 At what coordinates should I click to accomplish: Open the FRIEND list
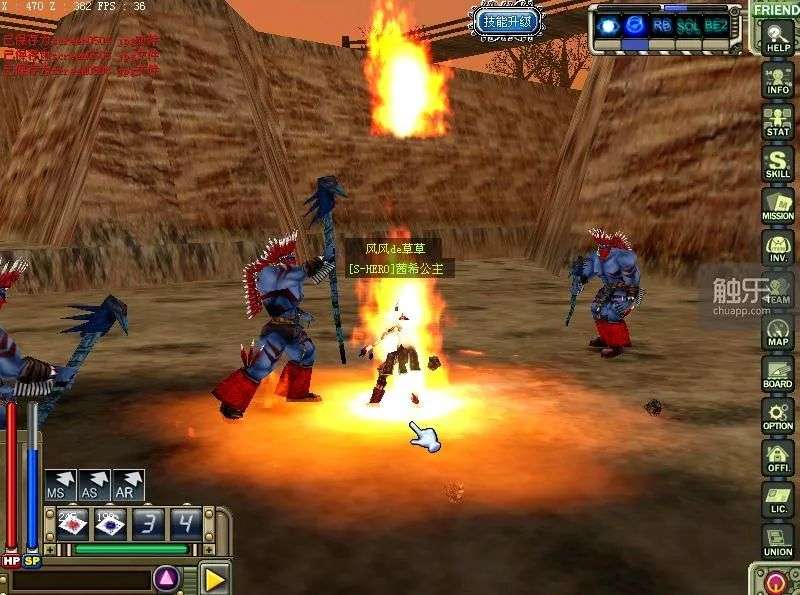coord(776,10)
